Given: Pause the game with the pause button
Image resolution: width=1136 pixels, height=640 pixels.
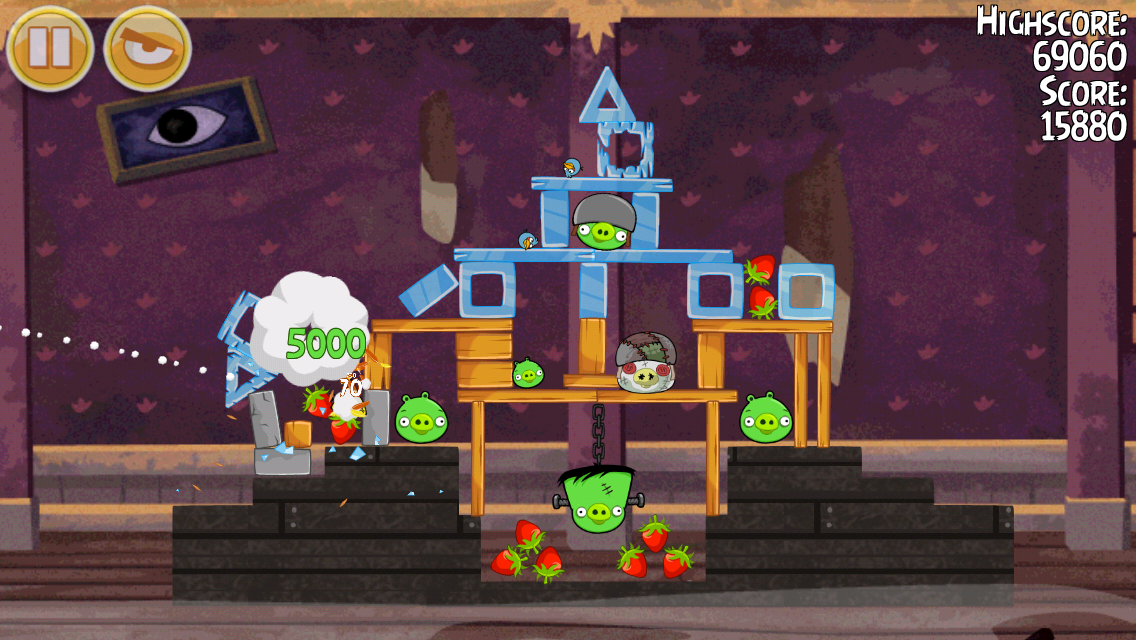Looking at the screenshot, I should point(49,48).
